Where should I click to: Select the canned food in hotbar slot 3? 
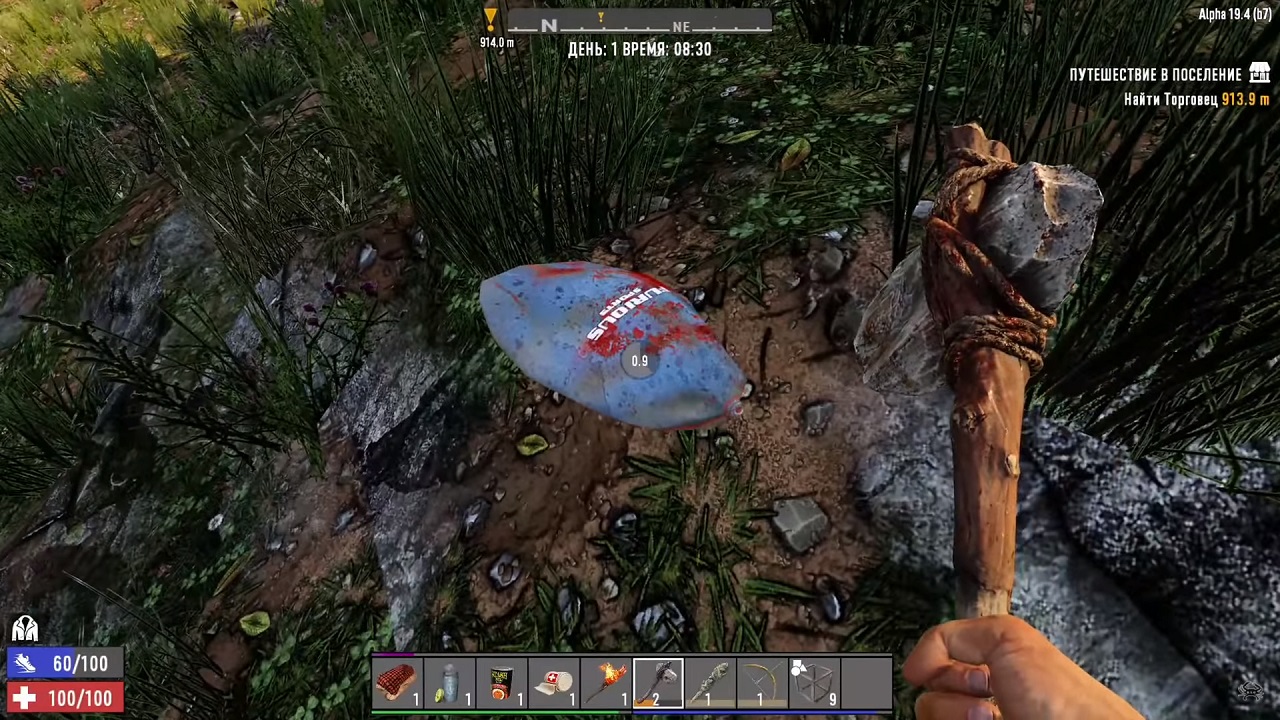pos(501,680)
